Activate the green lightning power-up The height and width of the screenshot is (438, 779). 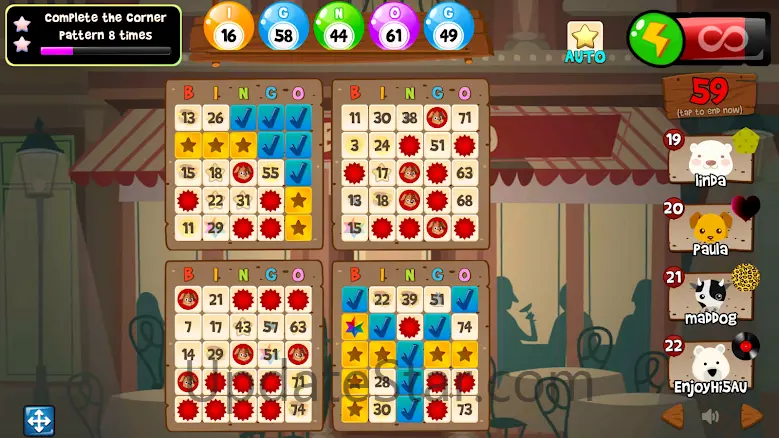point(652,39)
